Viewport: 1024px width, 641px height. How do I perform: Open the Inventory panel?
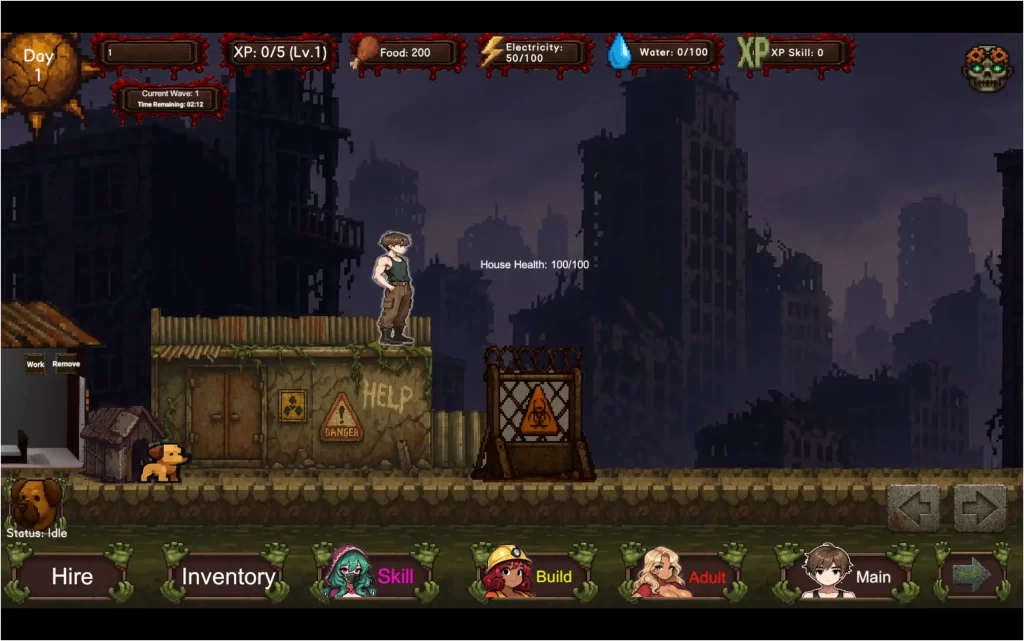pos(228,577)
